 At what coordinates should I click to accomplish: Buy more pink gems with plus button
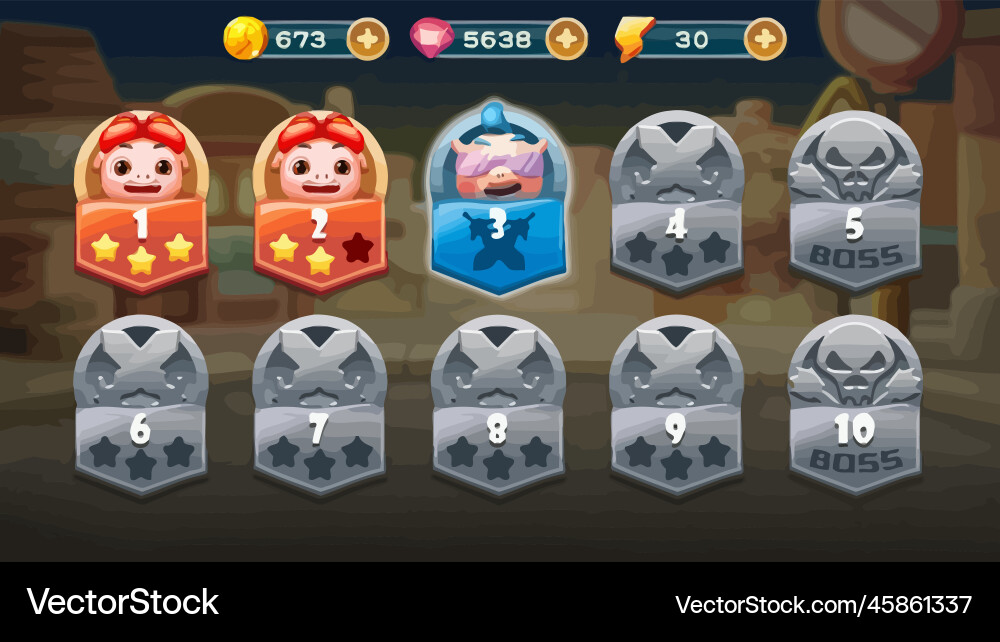pos(566,40)
